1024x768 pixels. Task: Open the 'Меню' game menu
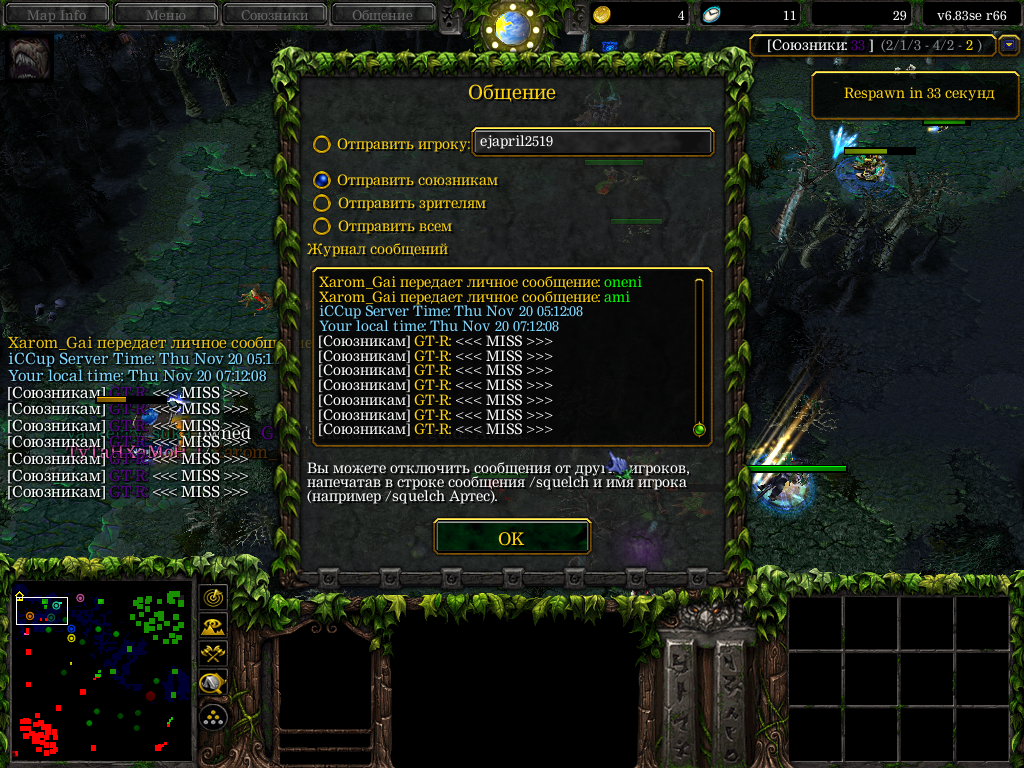click(x=165, y=15)
